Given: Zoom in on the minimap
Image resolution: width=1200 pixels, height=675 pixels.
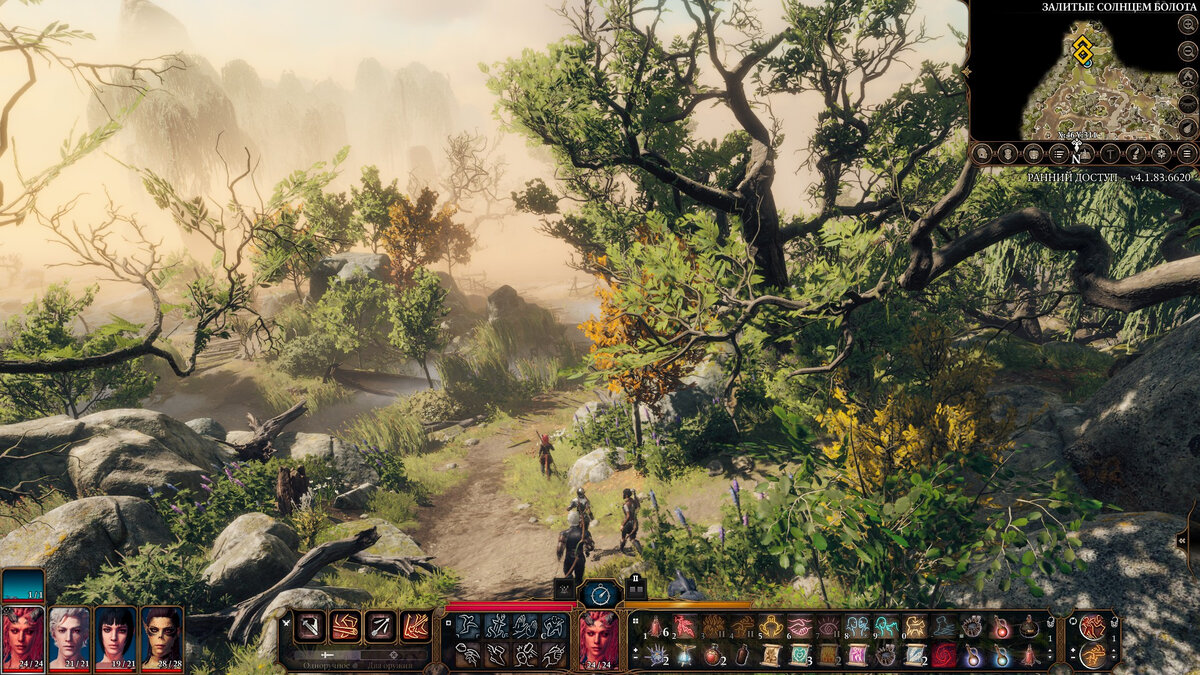Looking at the screenshot, I should (1187, 24).
